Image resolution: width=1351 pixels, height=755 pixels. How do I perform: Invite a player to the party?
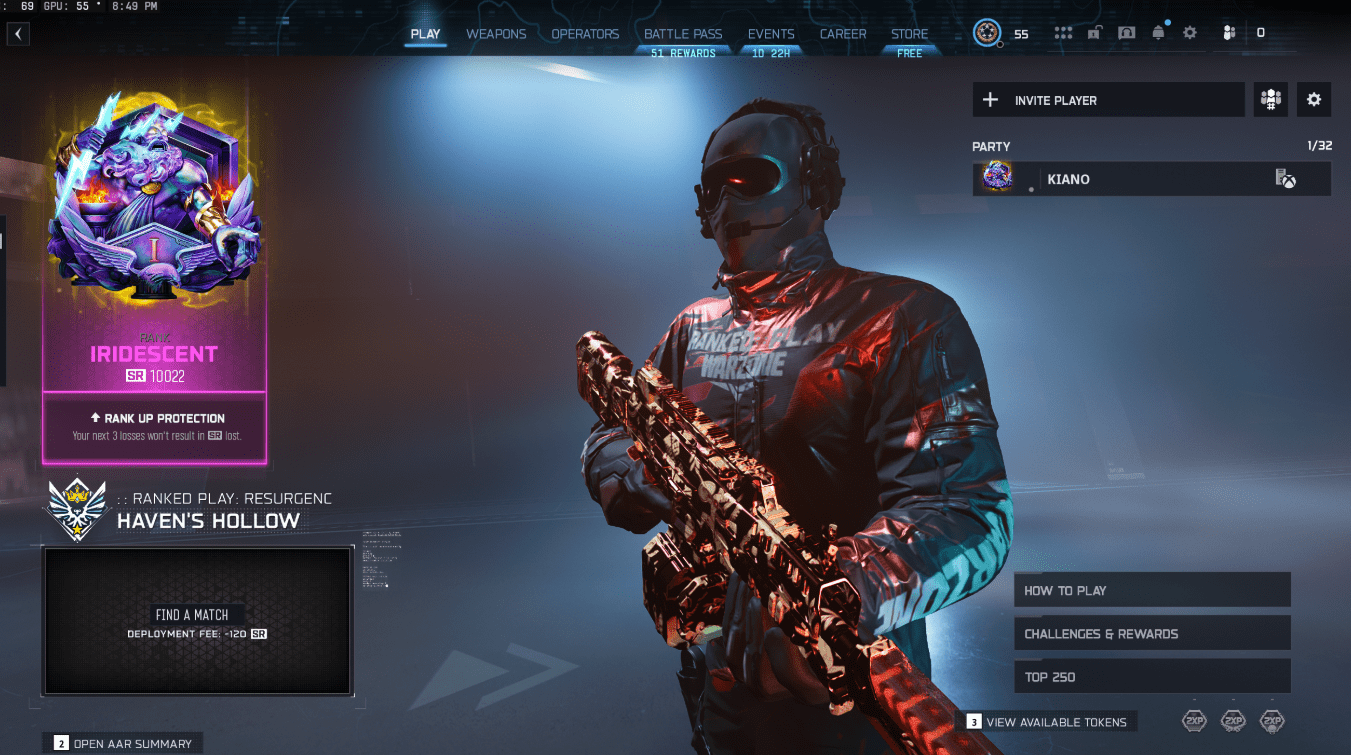click(x=1108, y=100)
